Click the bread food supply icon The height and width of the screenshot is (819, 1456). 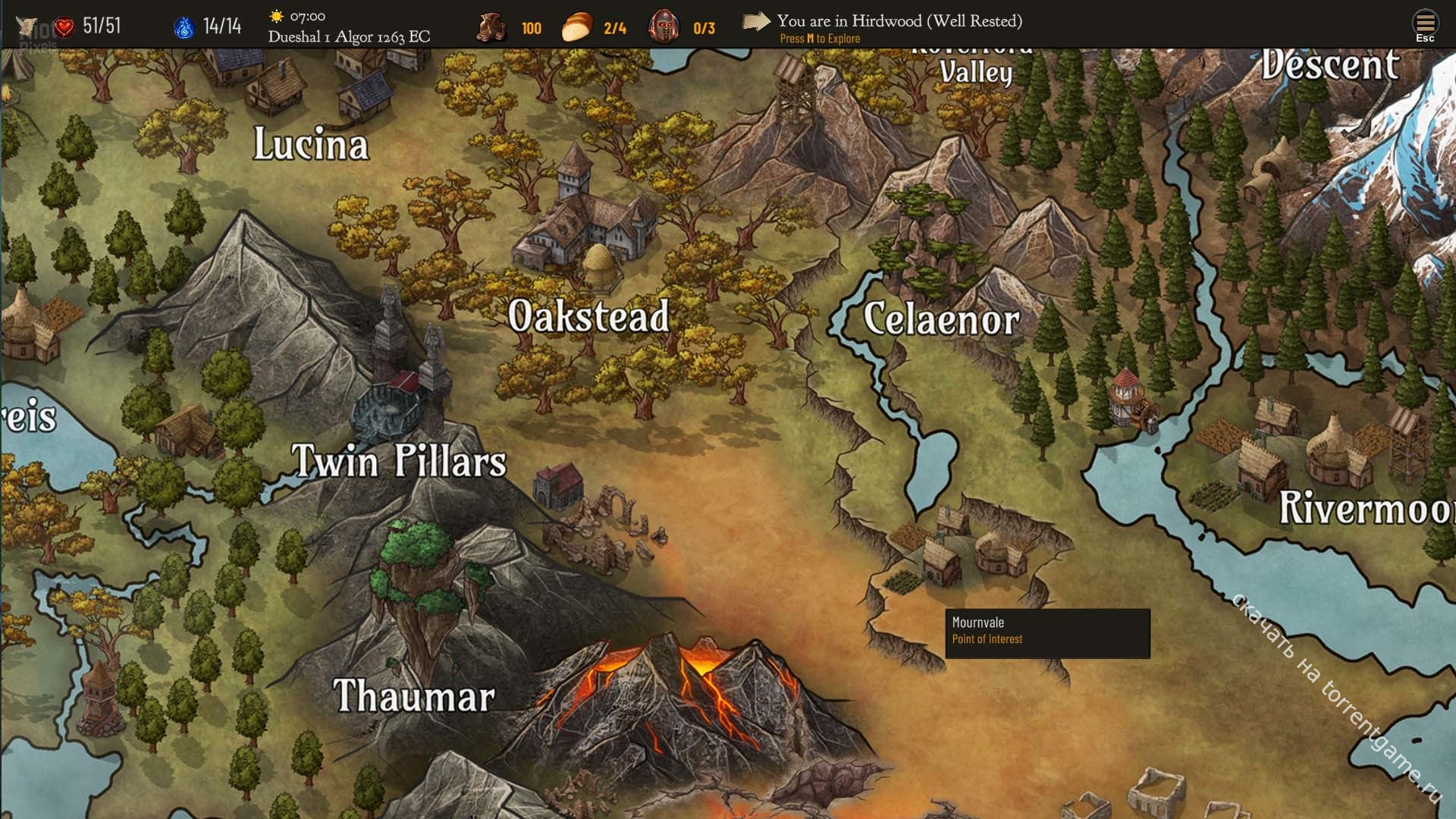(x=577, y=27)
